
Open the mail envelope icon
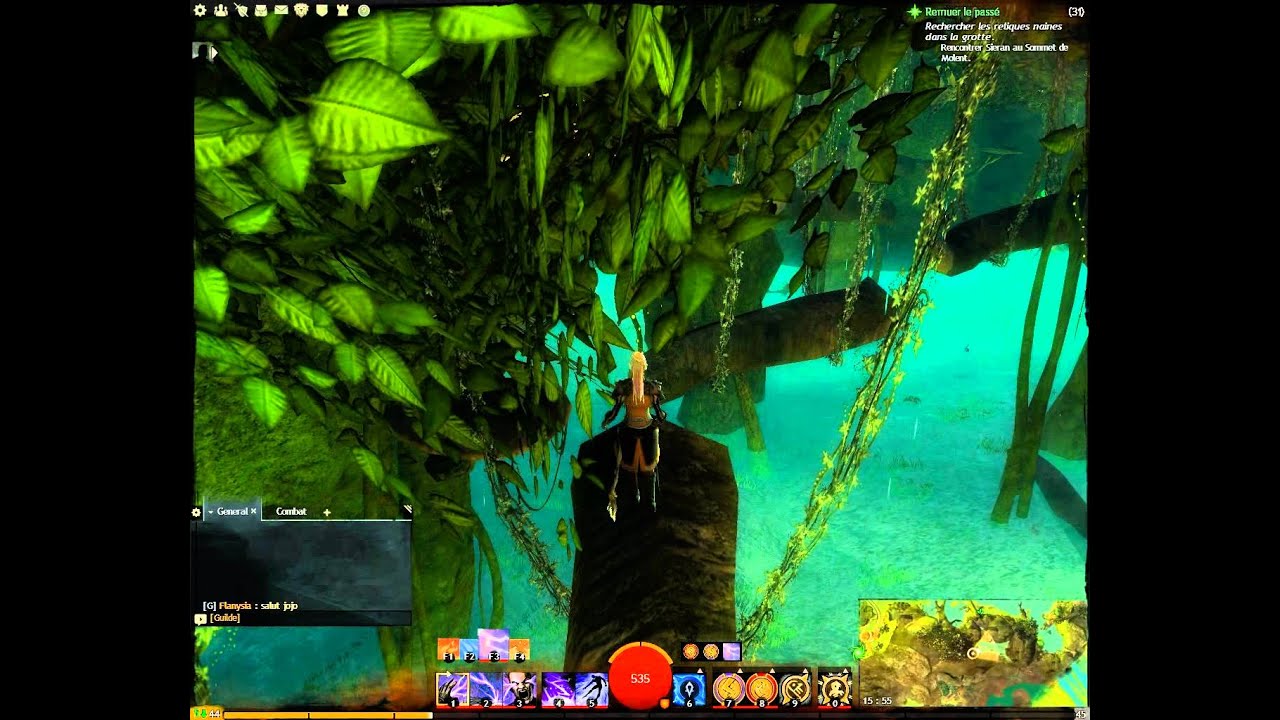pos(281,10)
